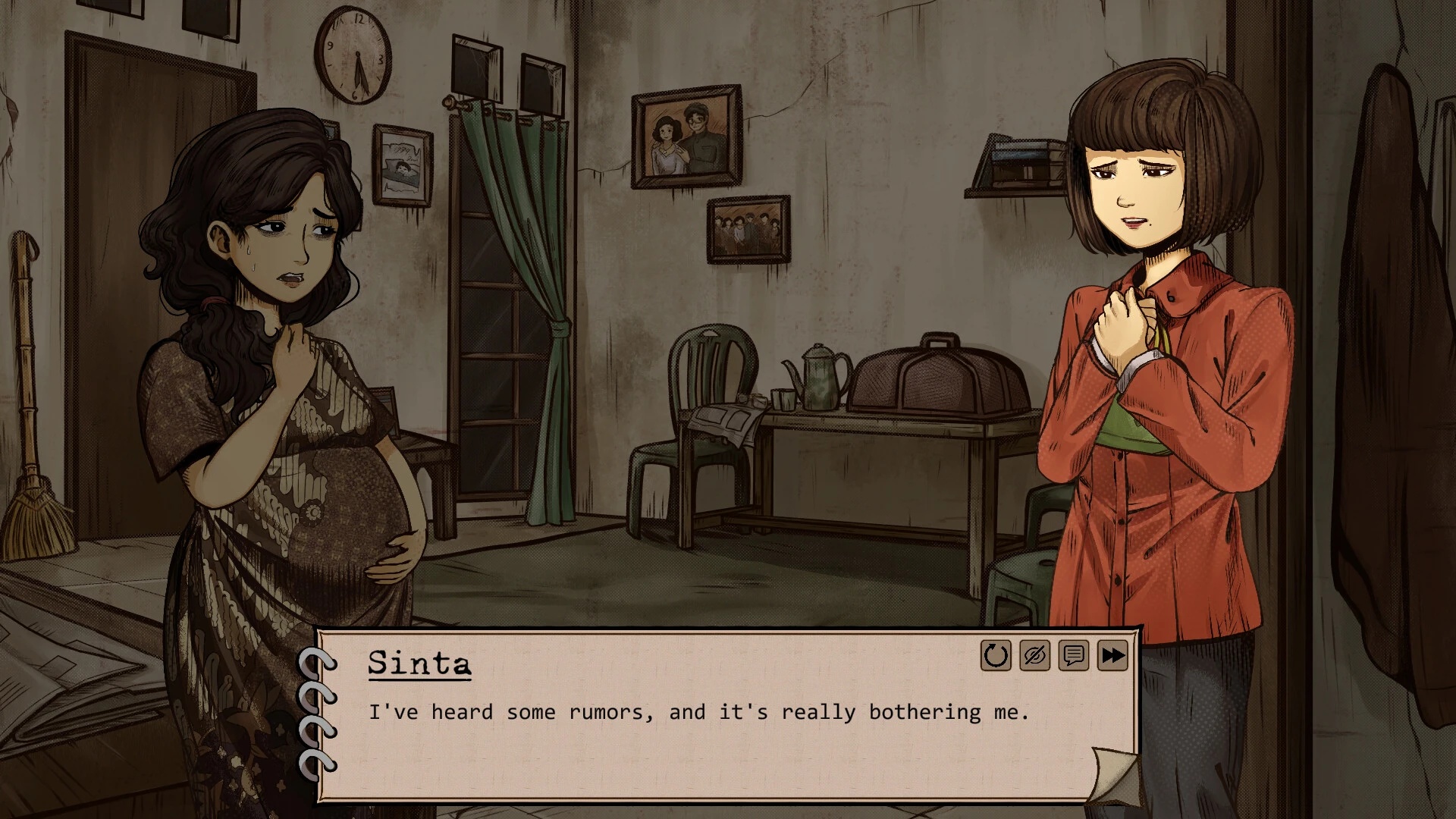Advance dialogue via the page-corner curl
The width and height of the screenshot is (1456, 819).
[x=1113, y=775]
